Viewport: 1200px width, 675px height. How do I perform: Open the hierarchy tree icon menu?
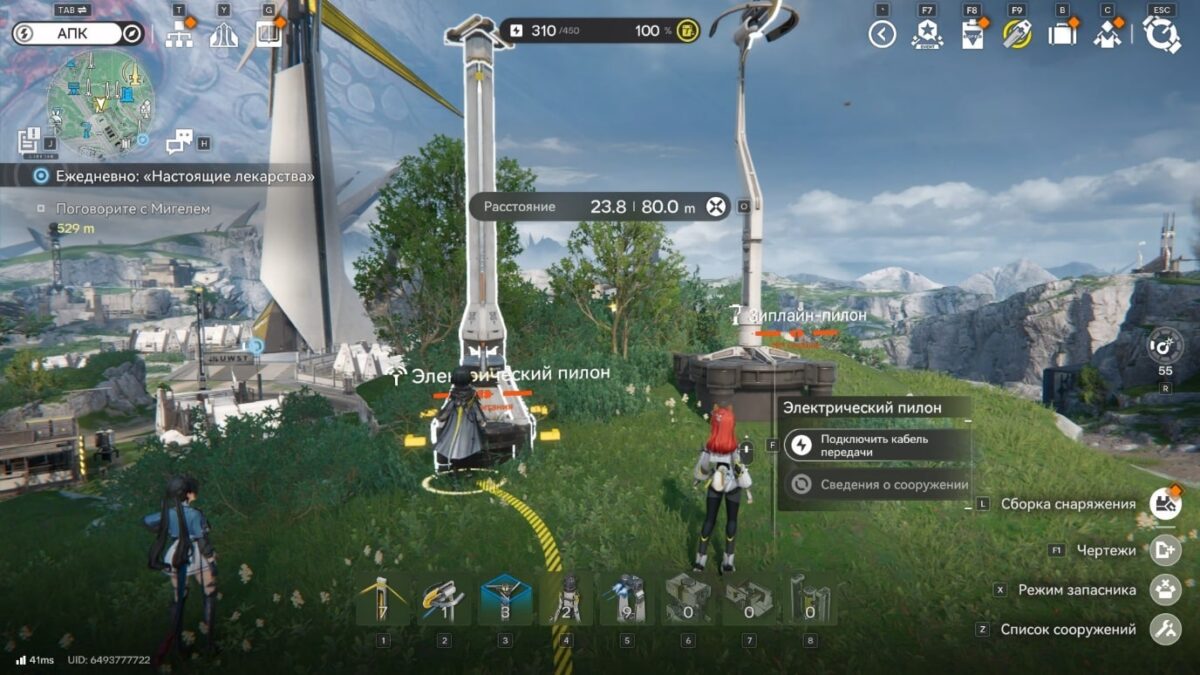click(x=180, y=35)
